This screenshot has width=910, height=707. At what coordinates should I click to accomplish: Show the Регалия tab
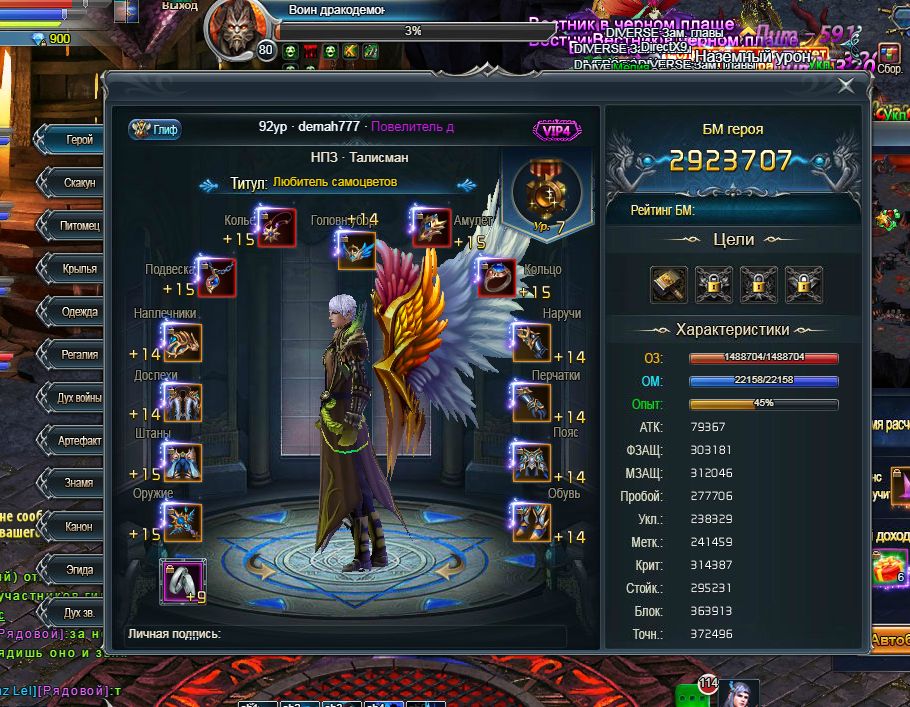click(78, 354)
